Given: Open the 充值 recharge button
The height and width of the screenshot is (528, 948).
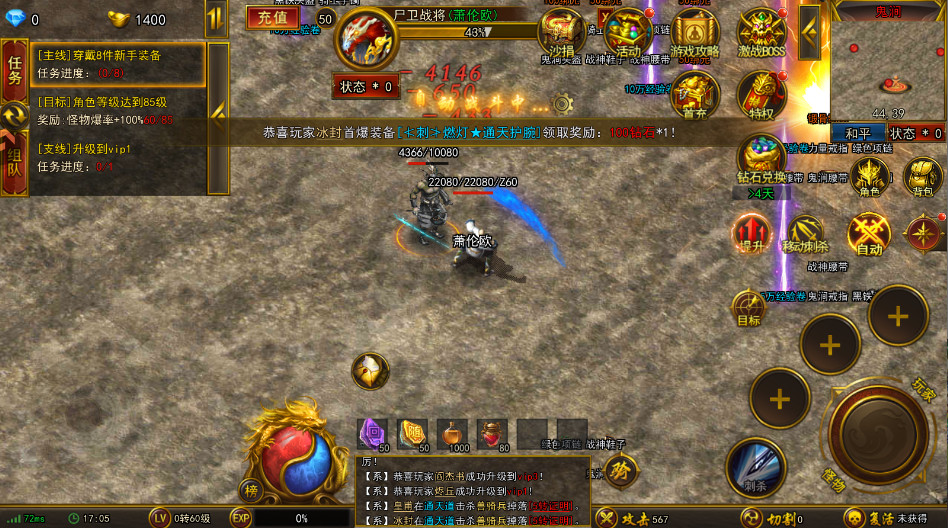Looking at the screenshot, I should pyautogui.click(x=272, y=17).
